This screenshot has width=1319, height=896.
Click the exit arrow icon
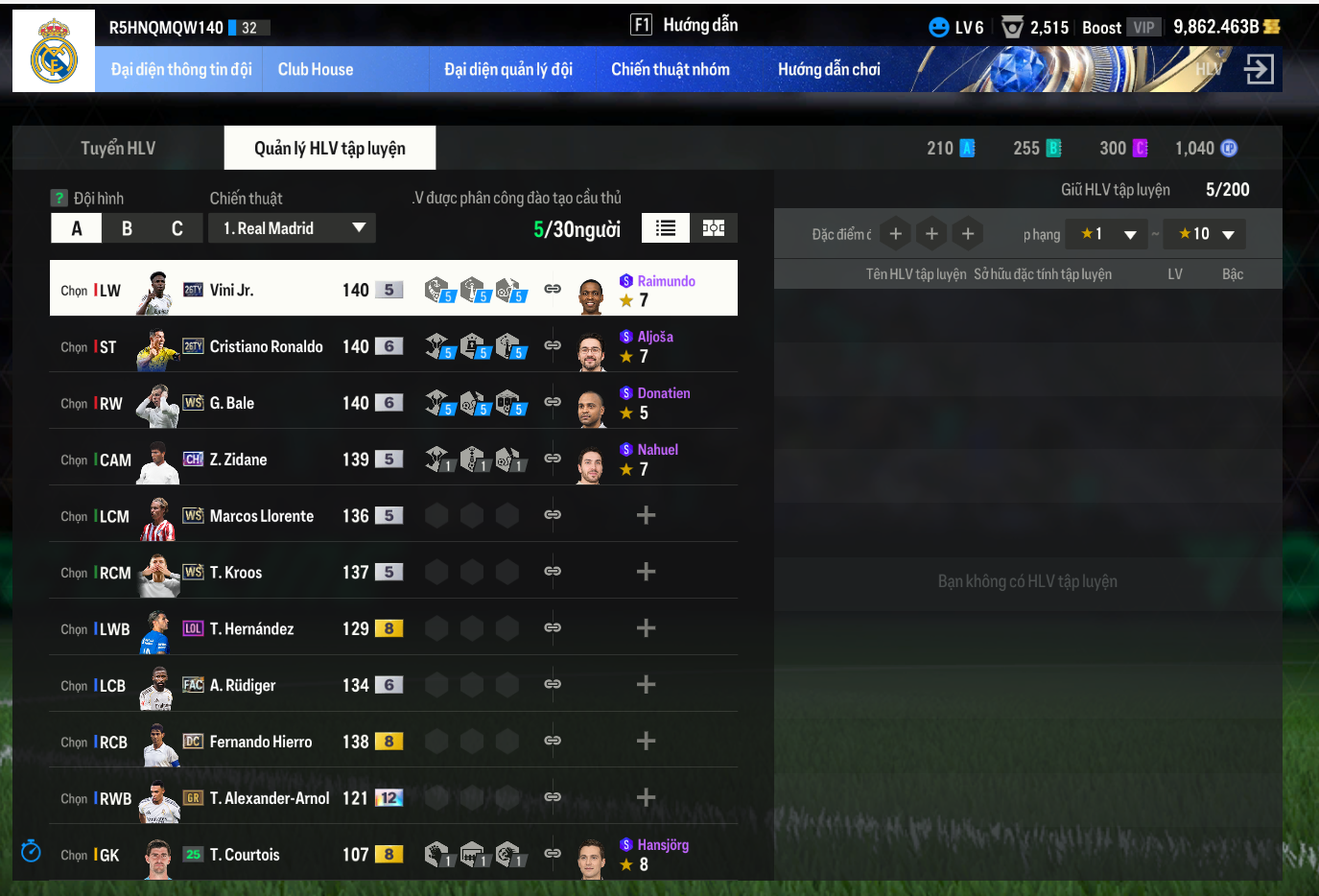coord(1259,69)
